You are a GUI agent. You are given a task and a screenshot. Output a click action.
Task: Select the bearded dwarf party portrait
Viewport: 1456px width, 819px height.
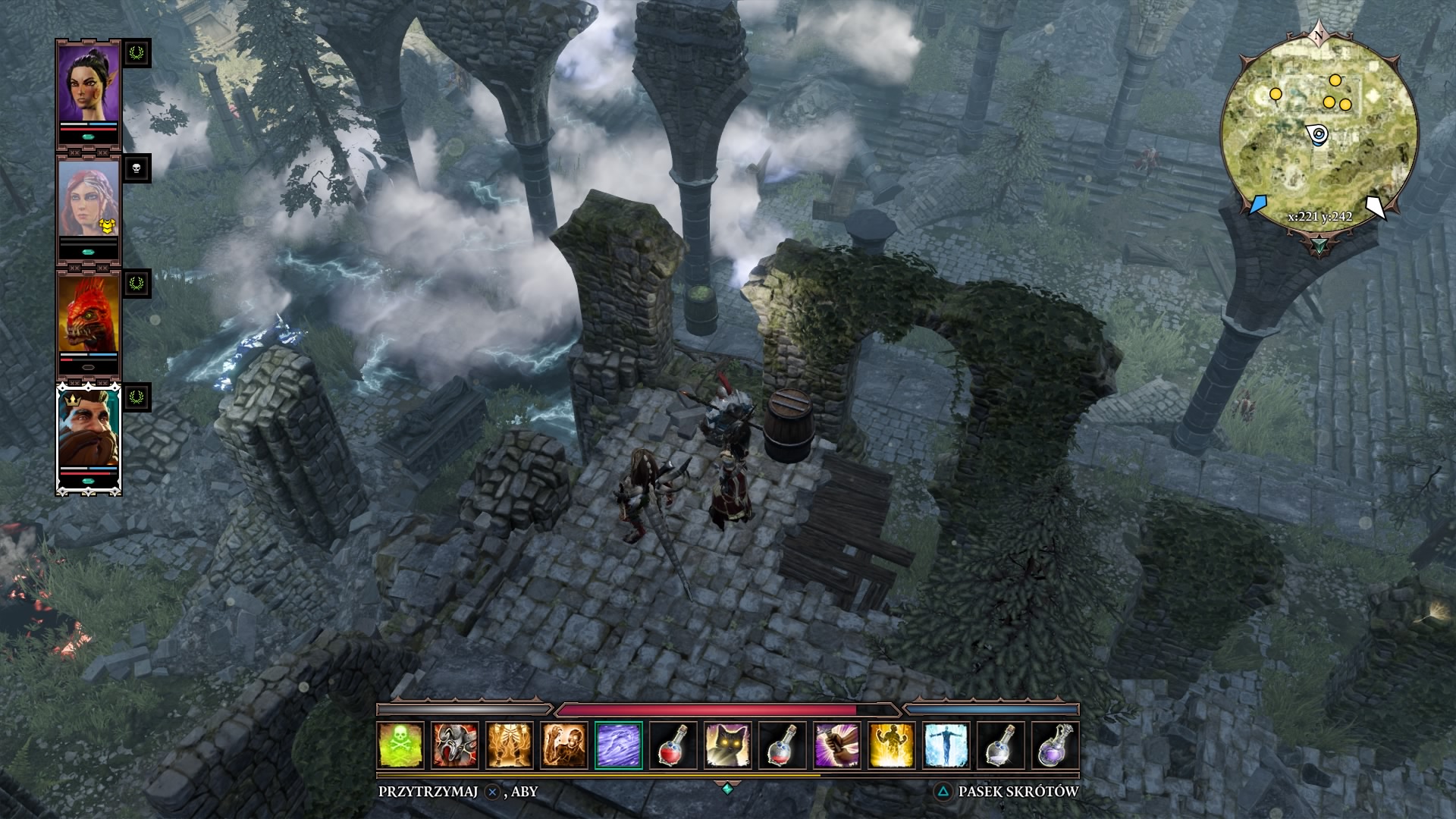[89, 431]
